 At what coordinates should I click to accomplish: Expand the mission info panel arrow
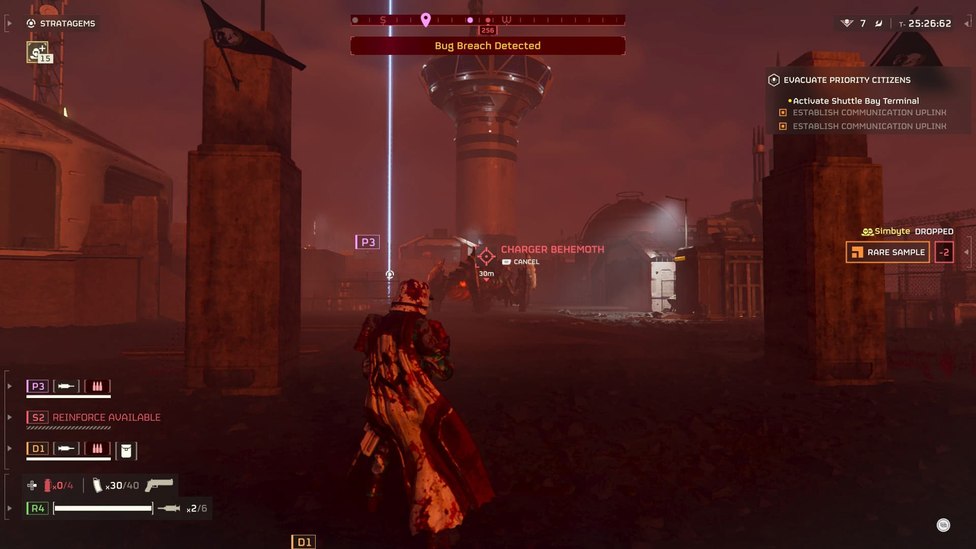967,252
